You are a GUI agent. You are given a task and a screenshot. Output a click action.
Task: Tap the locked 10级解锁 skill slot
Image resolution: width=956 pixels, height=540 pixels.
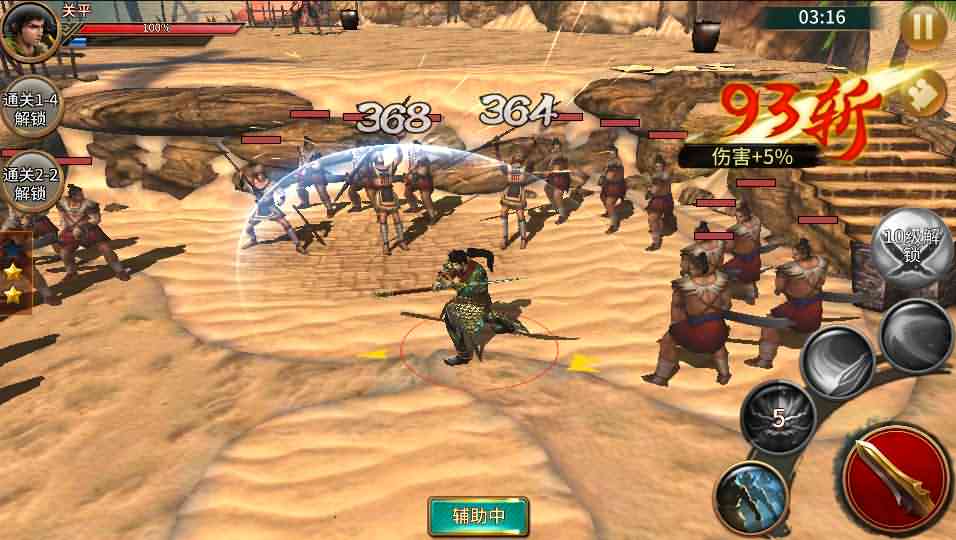coord(908,245)
